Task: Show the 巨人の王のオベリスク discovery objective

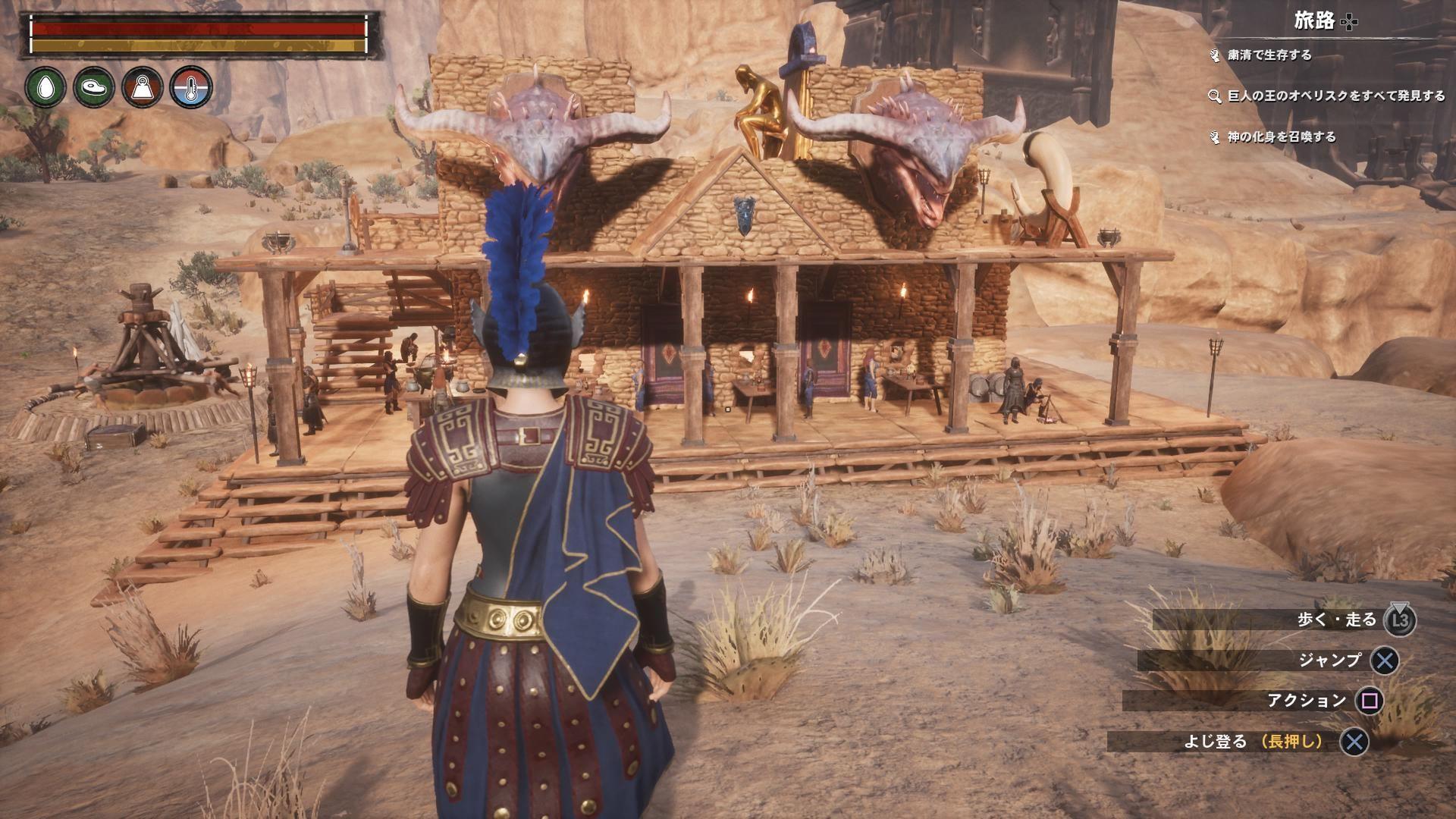Action: pos(1336,96)
